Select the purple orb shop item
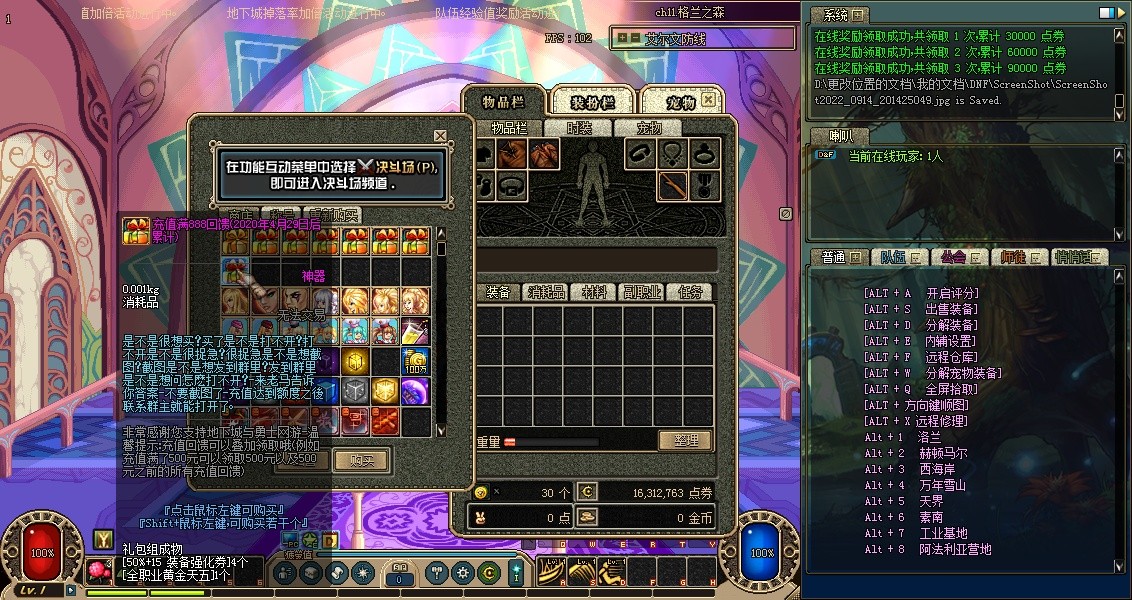 416,391
